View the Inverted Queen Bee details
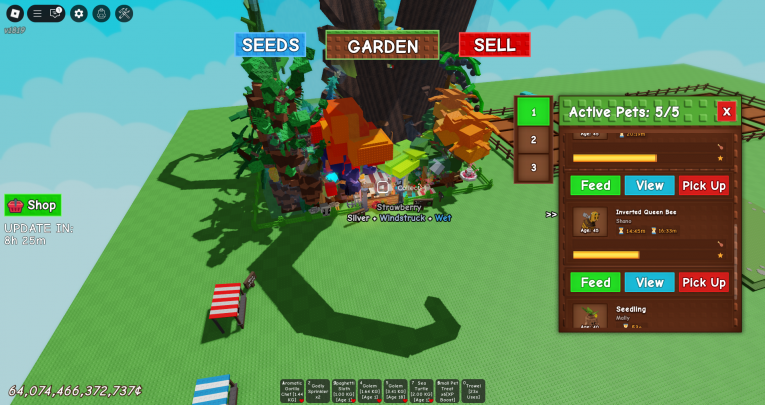 (x=650, y=282)
